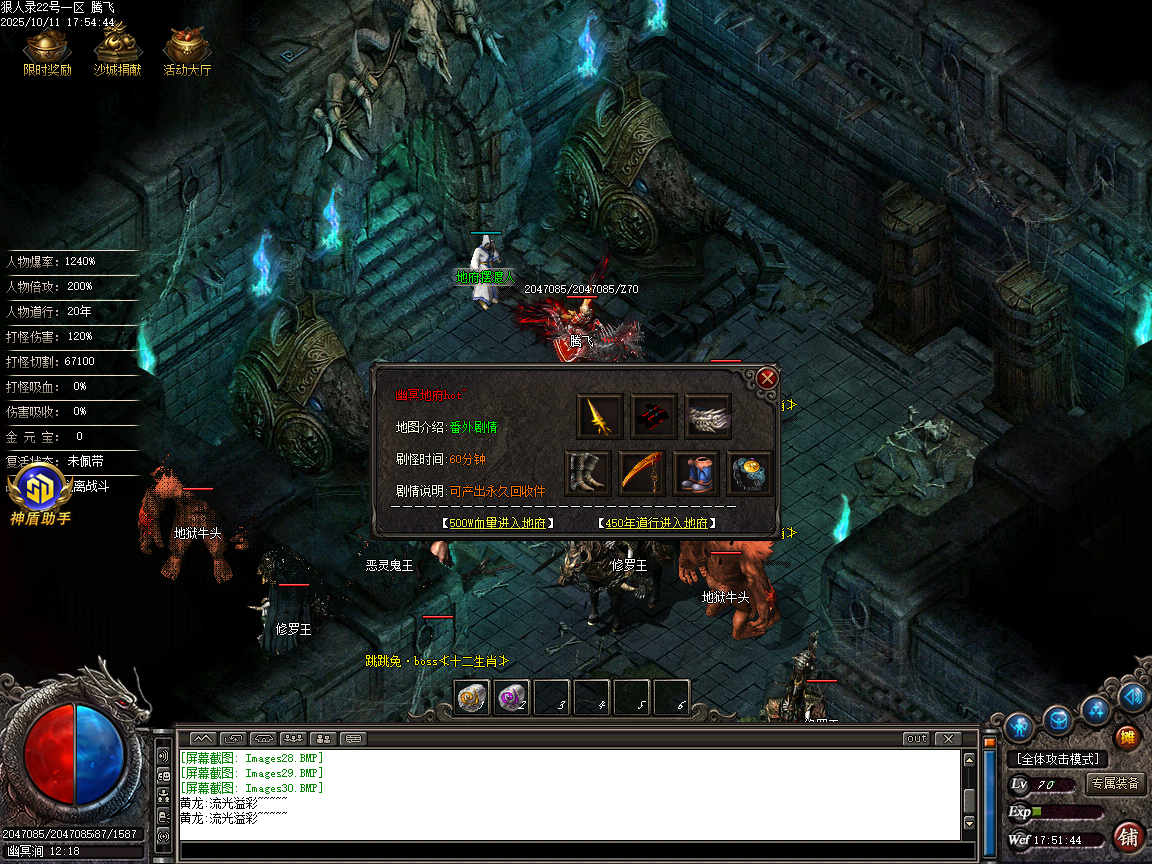The image size is (1152, 864).
Task: Use the orange scroll in hotbar slot one
Action: pyautogui.click(x=472, y=698)
